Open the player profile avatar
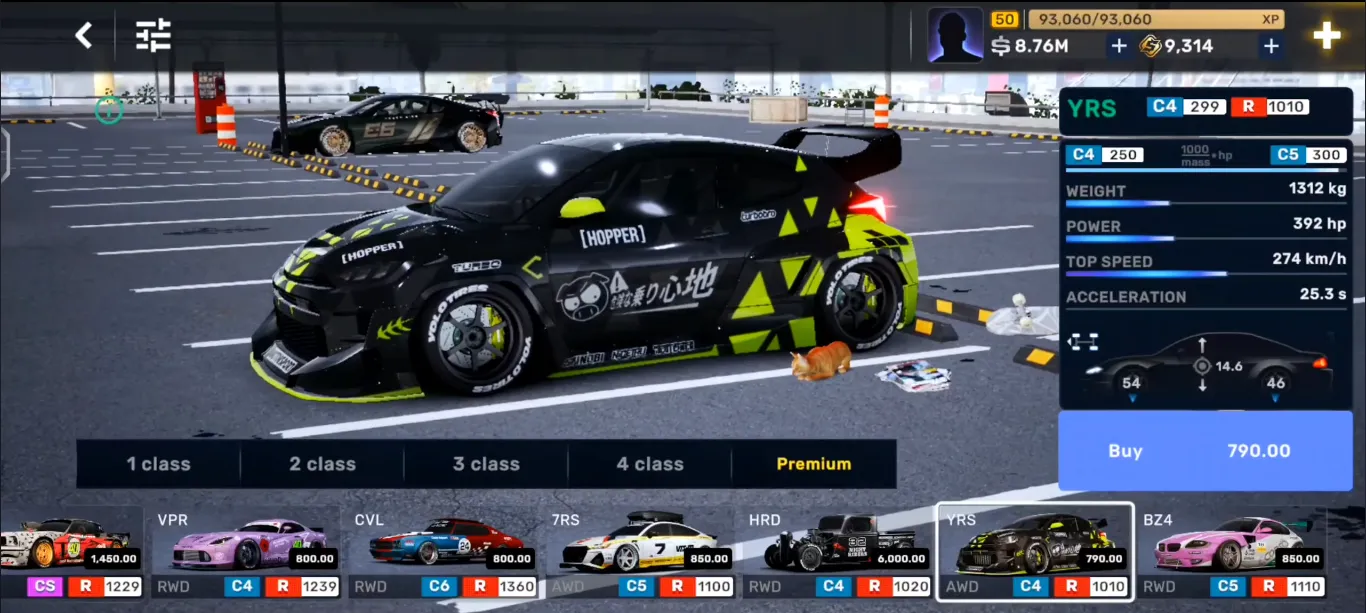 click(955, 36)
